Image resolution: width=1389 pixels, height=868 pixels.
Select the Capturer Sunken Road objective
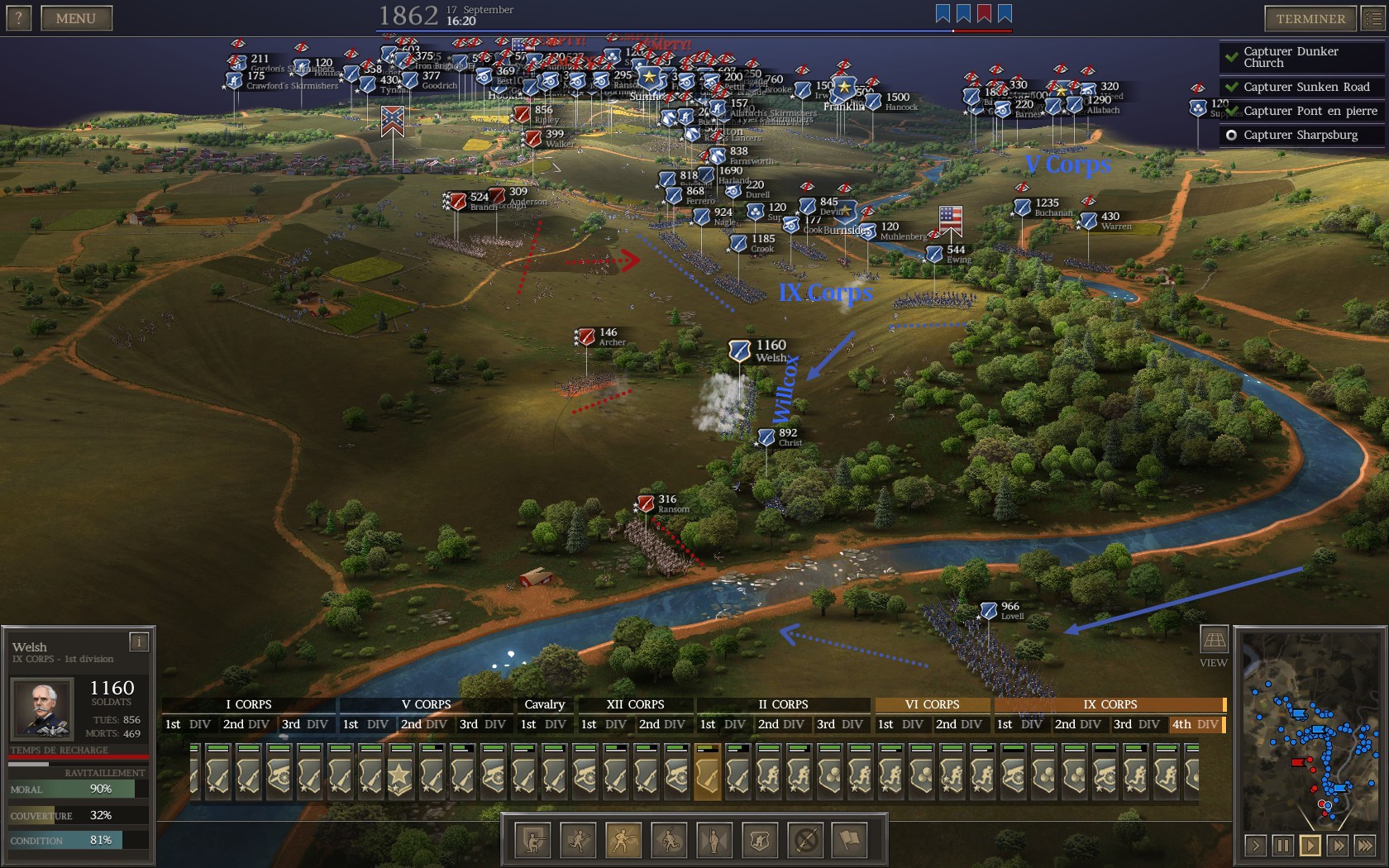[1306, 87]
